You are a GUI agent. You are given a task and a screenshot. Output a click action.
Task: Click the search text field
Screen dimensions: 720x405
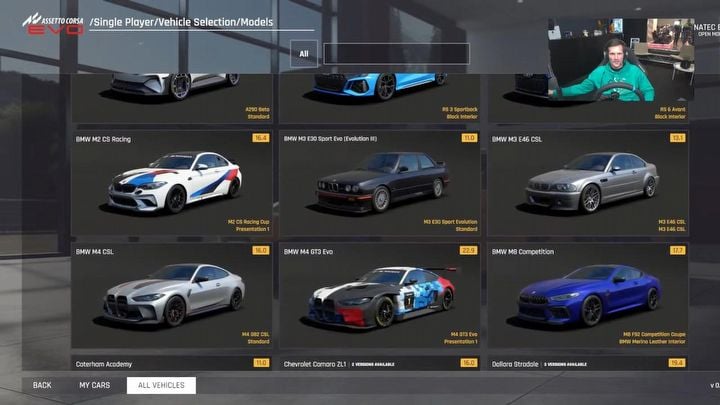[x=396, y=54]
